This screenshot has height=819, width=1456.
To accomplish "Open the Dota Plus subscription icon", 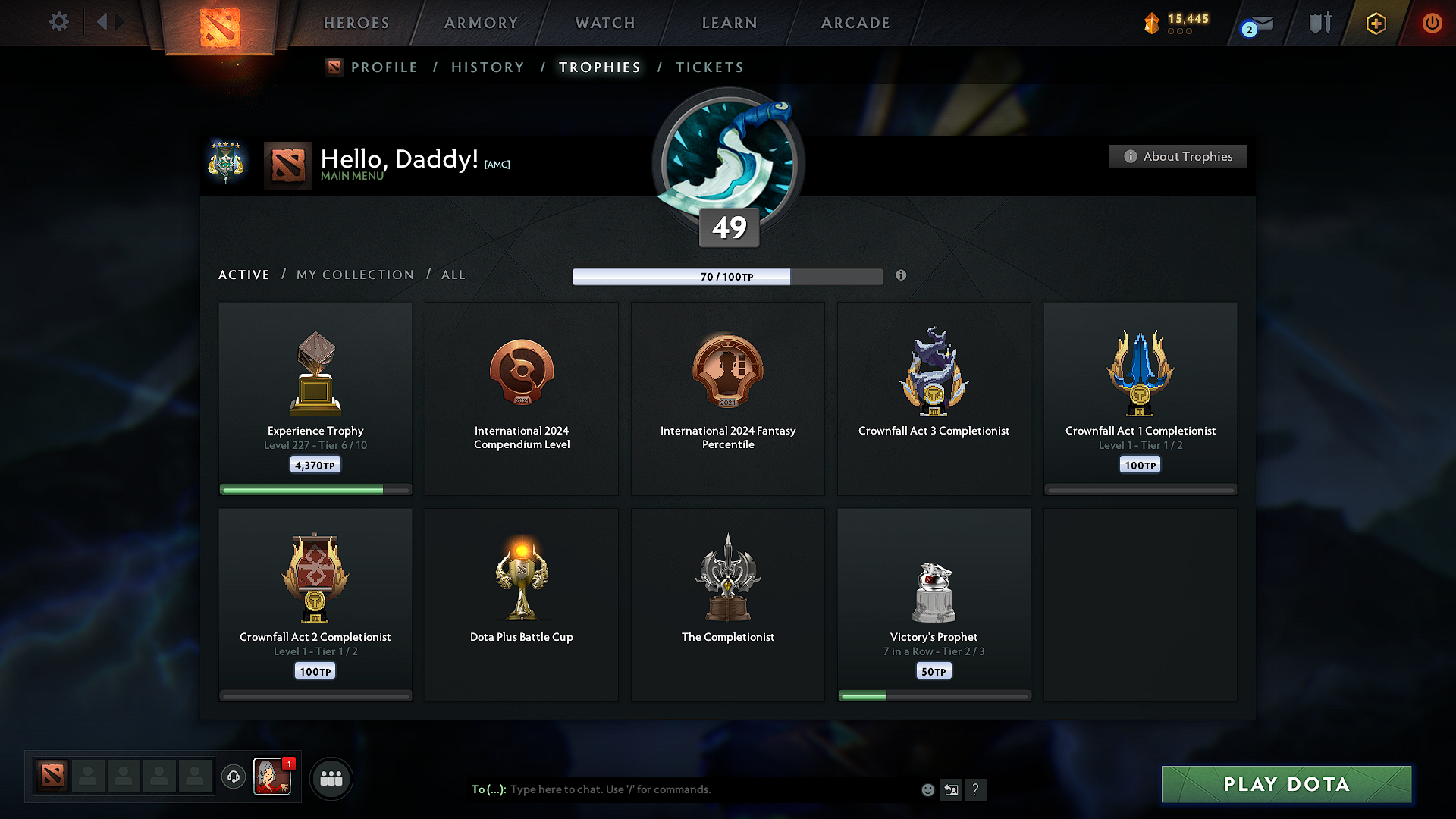I will [x=1375, y=23].
